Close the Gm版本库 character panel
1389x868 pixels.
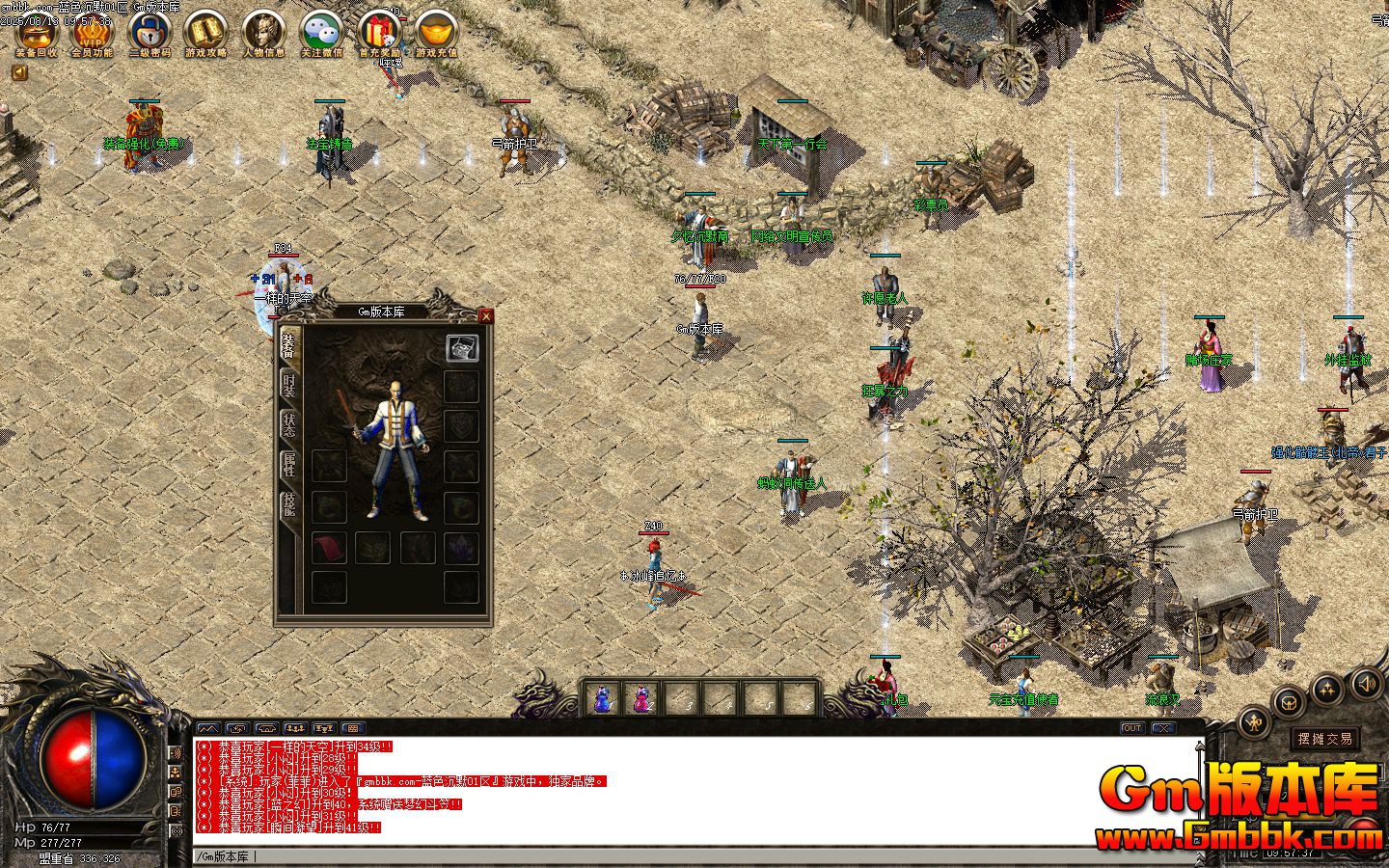[x=486, y=315]
